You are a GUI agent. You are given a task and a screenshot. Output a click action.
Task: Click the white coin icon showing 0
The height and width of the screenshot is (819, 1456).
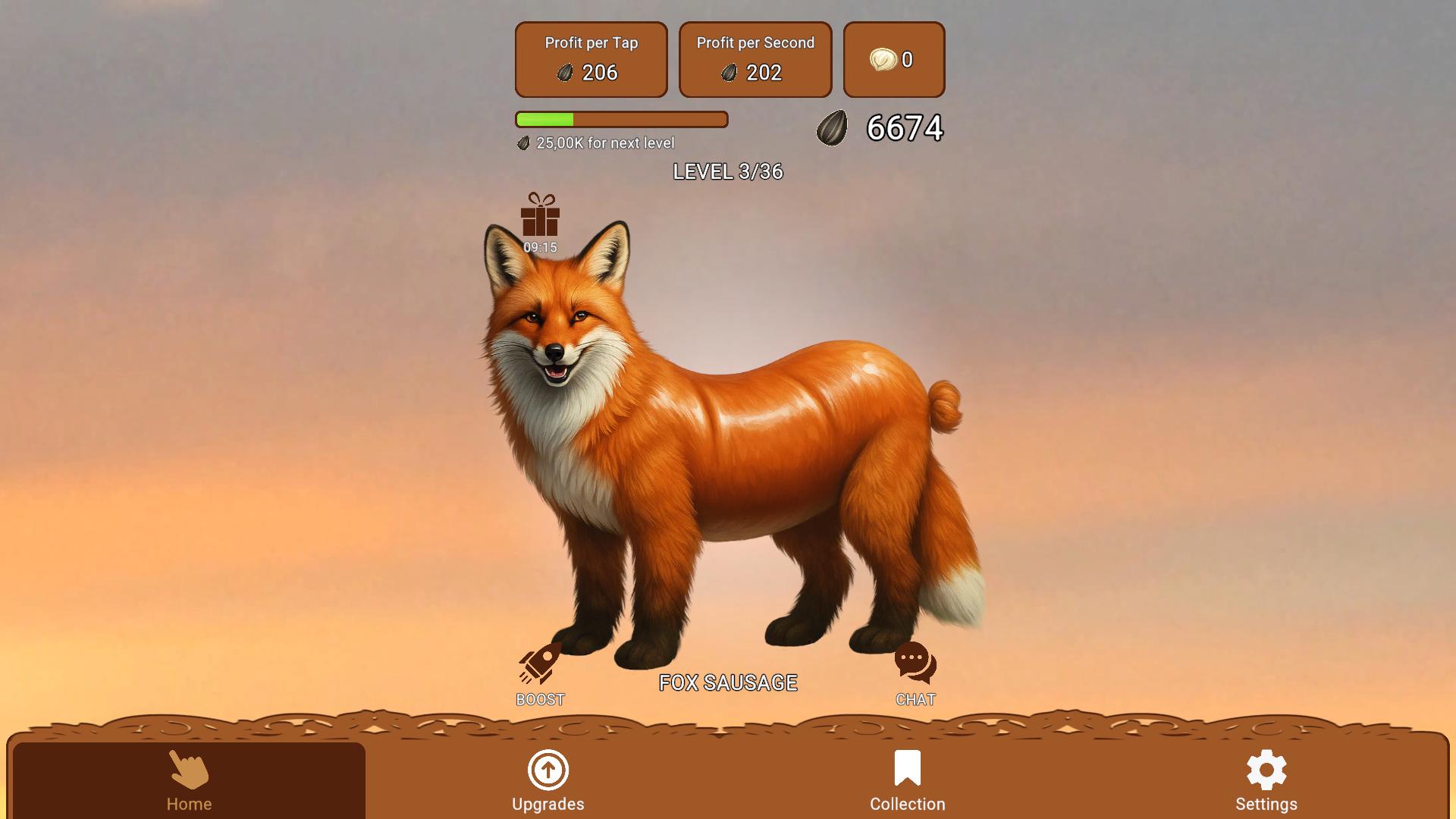click(x=884, y=59)
